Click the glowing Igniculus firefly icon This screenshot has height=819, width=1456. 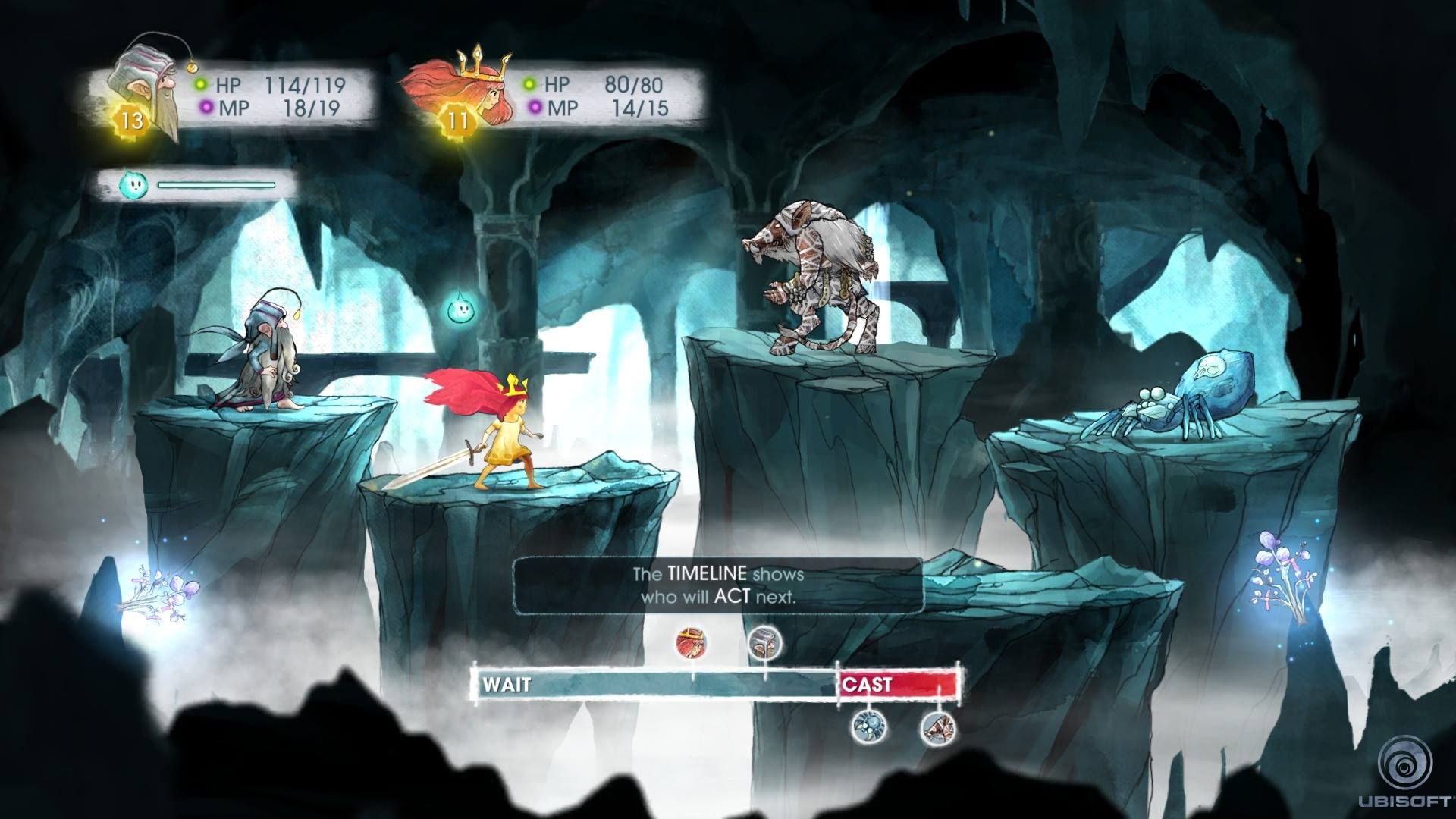point(130,185)
